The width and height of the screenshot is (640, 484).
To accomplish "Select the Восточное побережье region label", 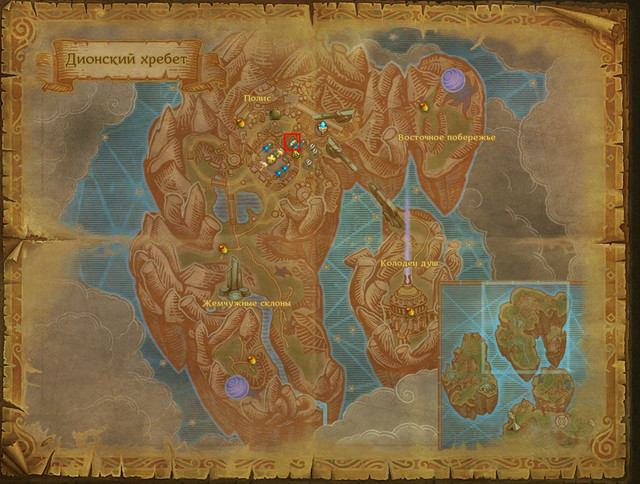I will click(446, 137).
